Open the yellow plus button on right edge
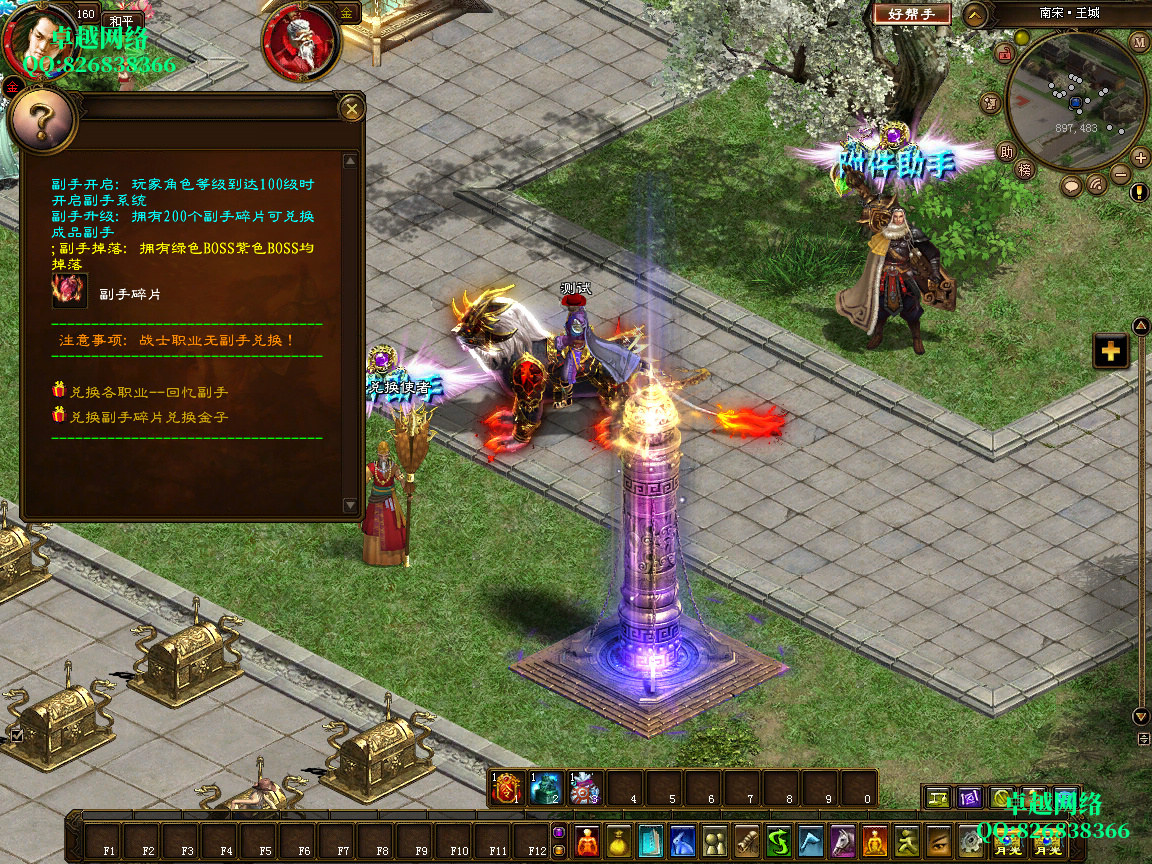 [x=1110, y=351]
